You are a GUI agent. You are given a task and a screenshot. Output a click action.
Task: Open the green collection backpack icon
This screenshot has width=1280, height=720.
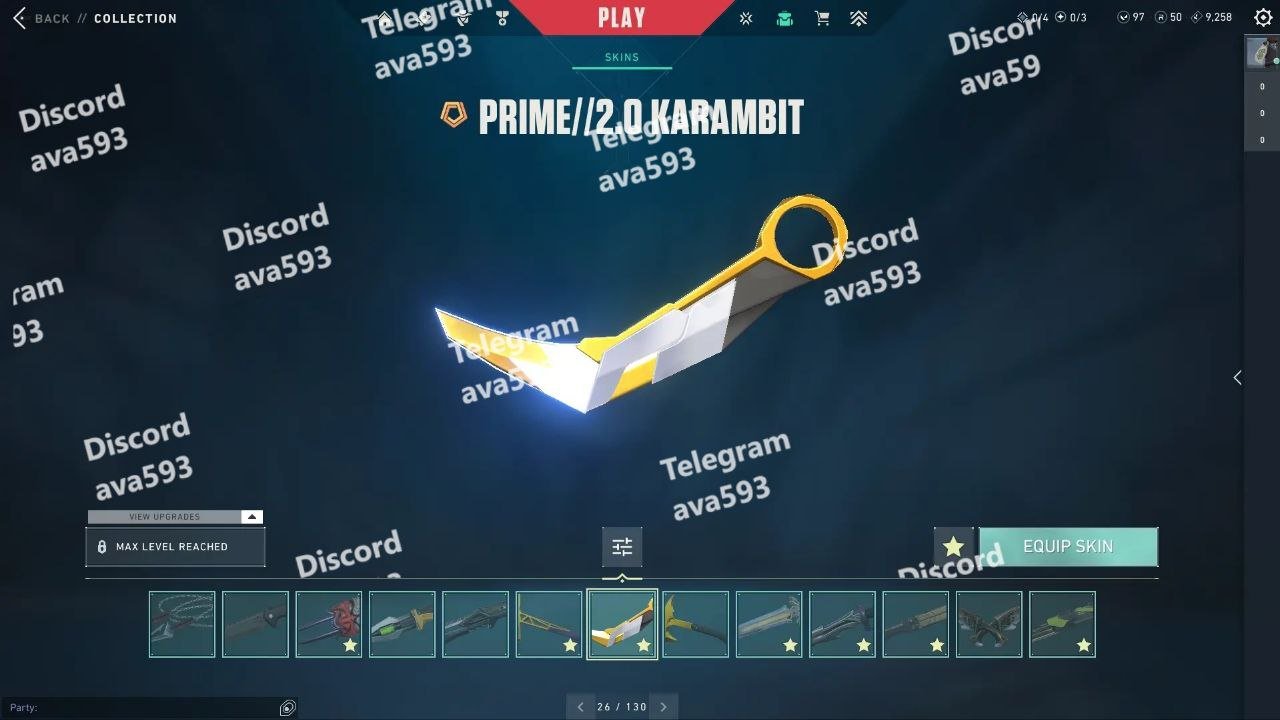click(785, 18)
